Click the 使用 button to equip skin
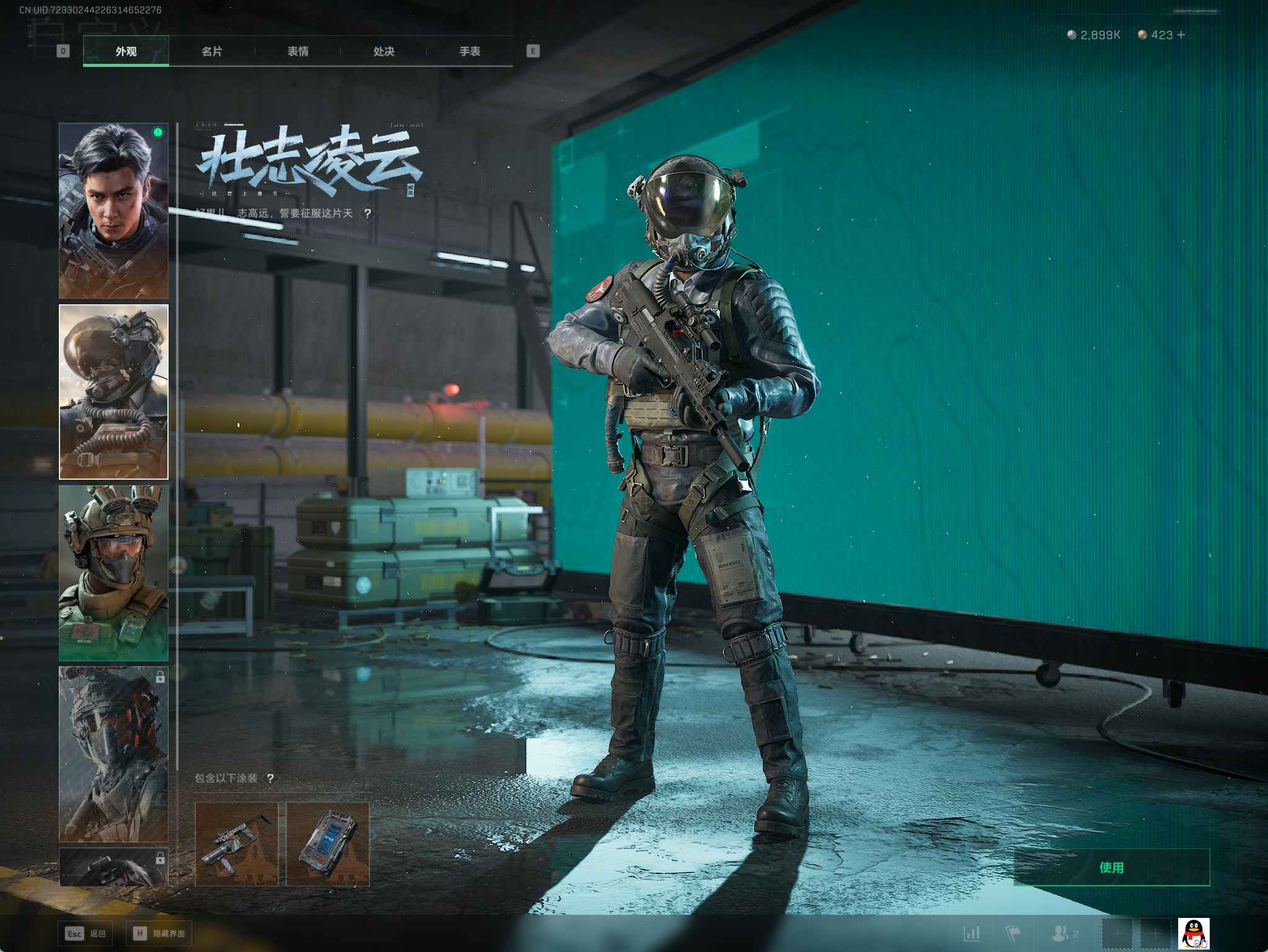1268x952 pixels. [1111, 867]
